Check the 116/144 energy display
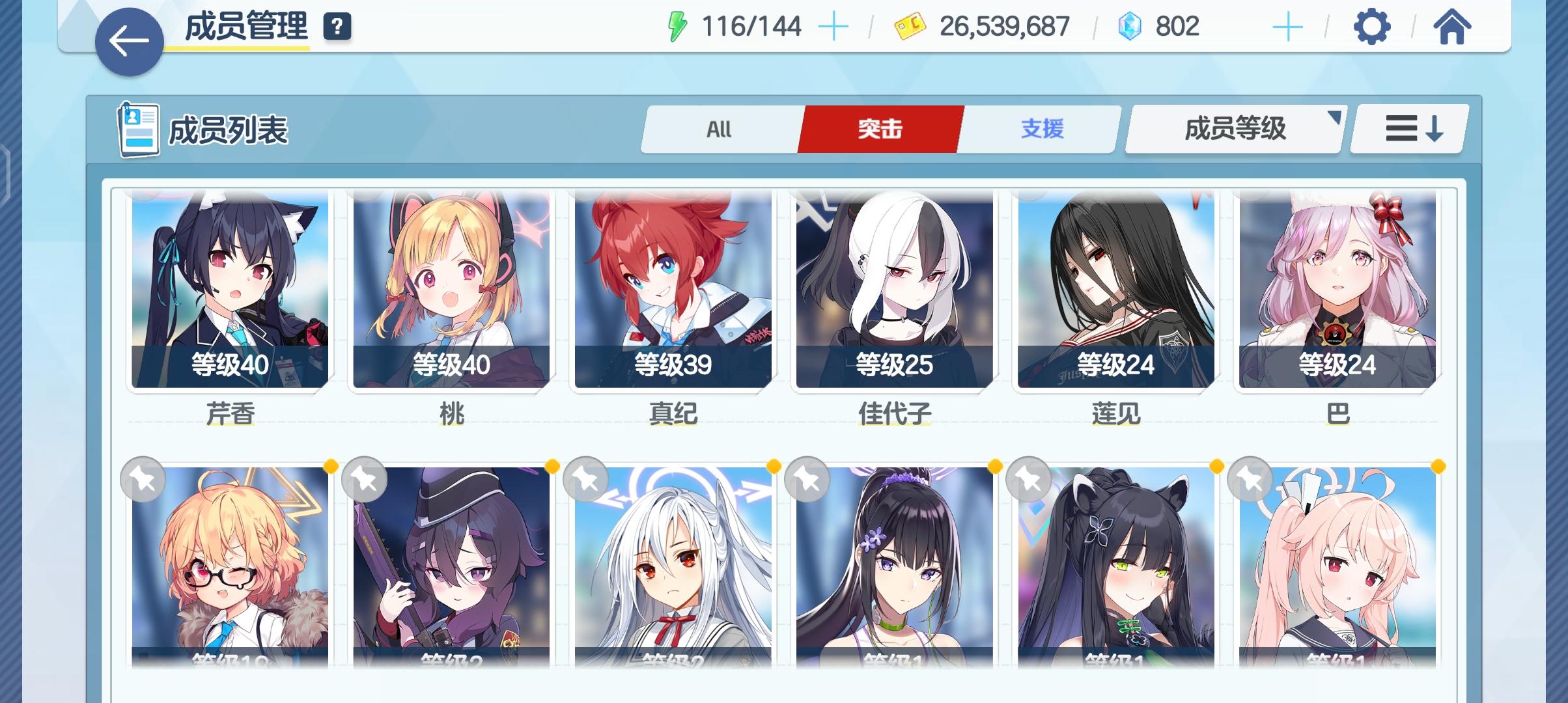1568x703 pixels. (x=750, y=26)
